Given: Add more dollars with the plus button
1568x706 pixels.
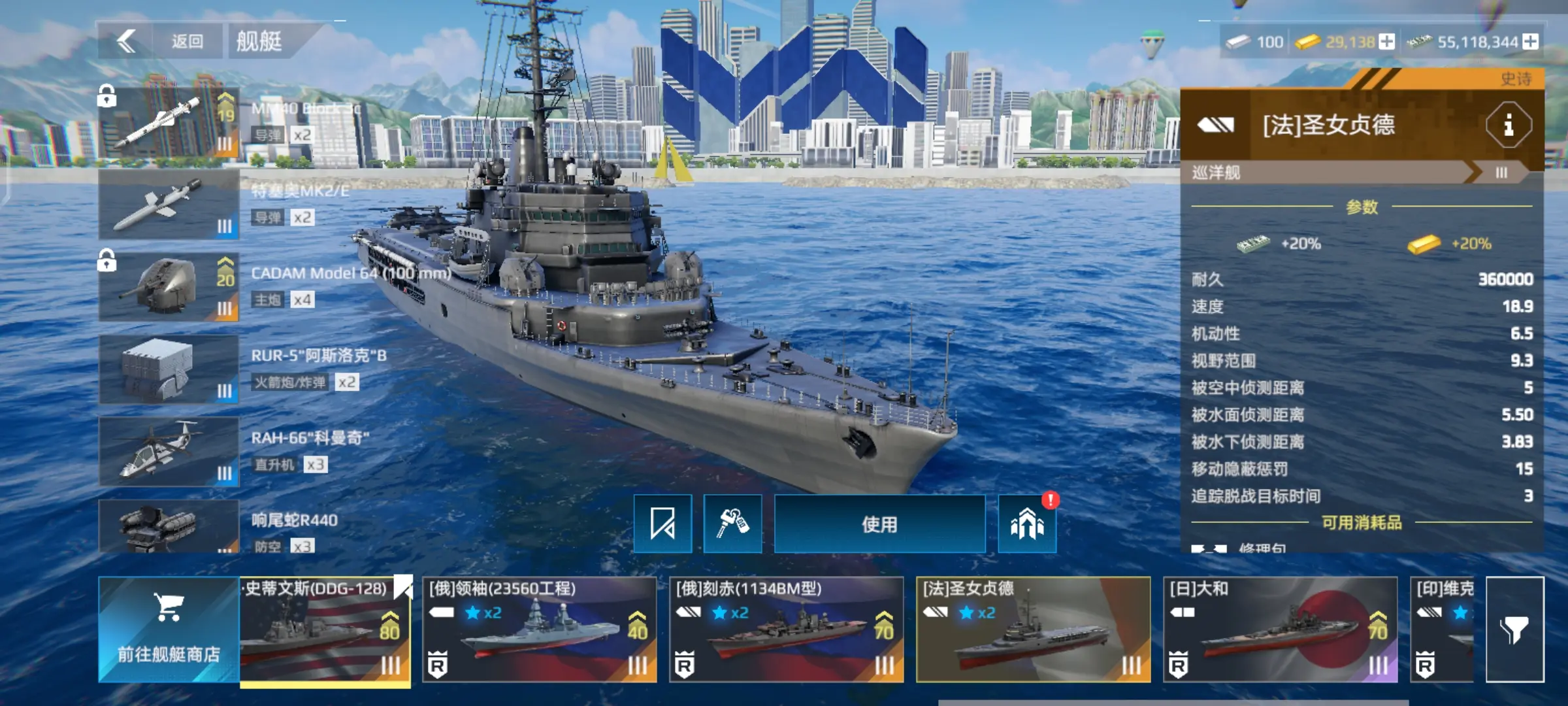Looking at the screenshot, I should coord(1530,42).
